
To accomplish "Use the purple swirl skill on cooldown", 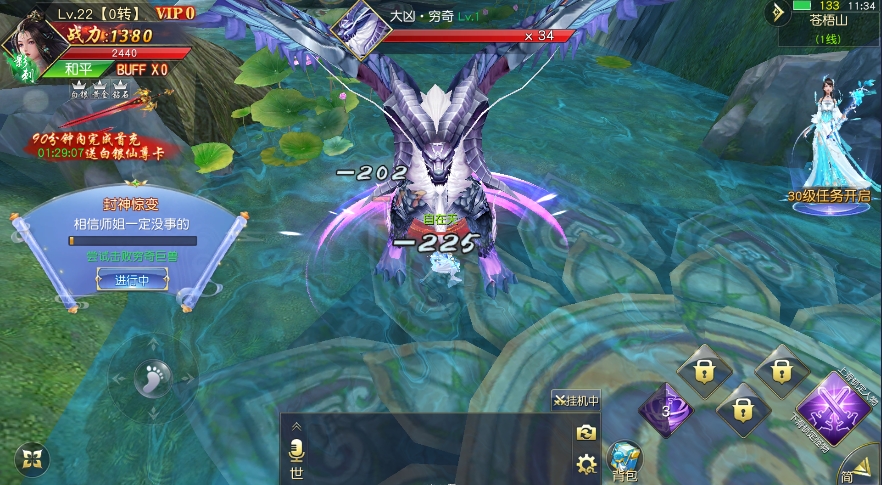I will coord(664,410).
